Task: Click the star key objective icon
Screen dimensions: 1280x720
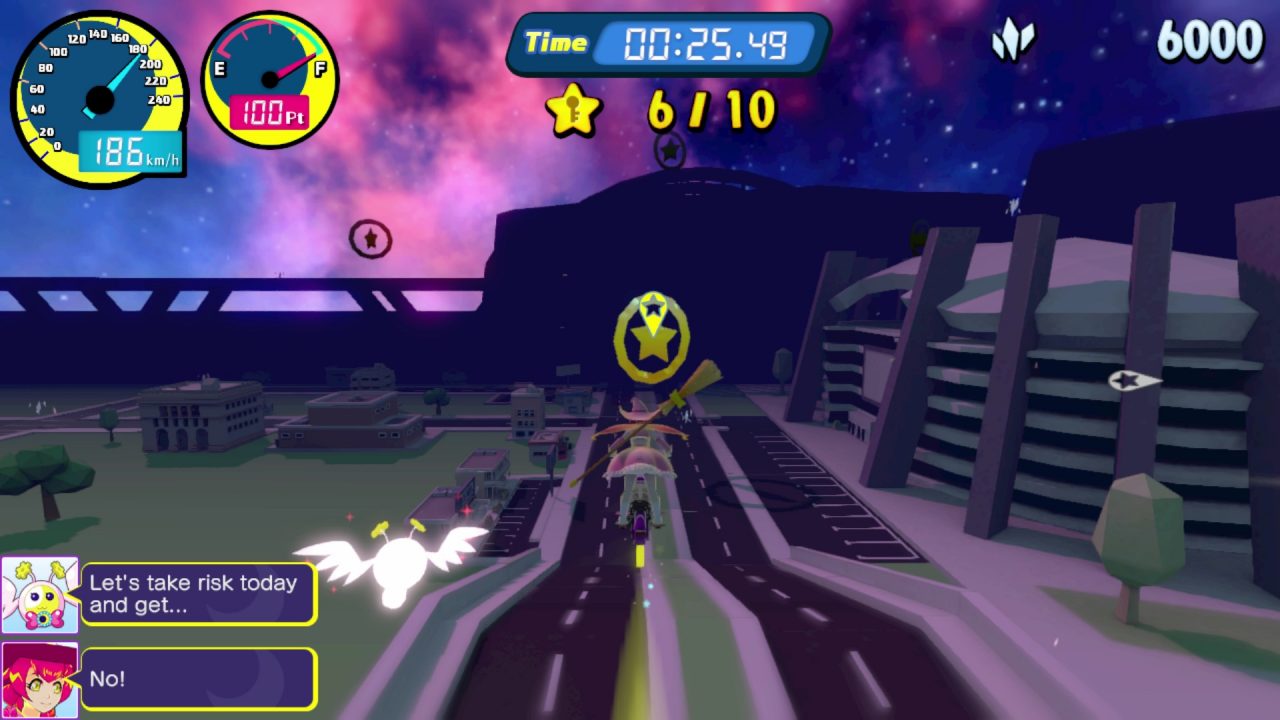Action: click(x=573, y=109)
